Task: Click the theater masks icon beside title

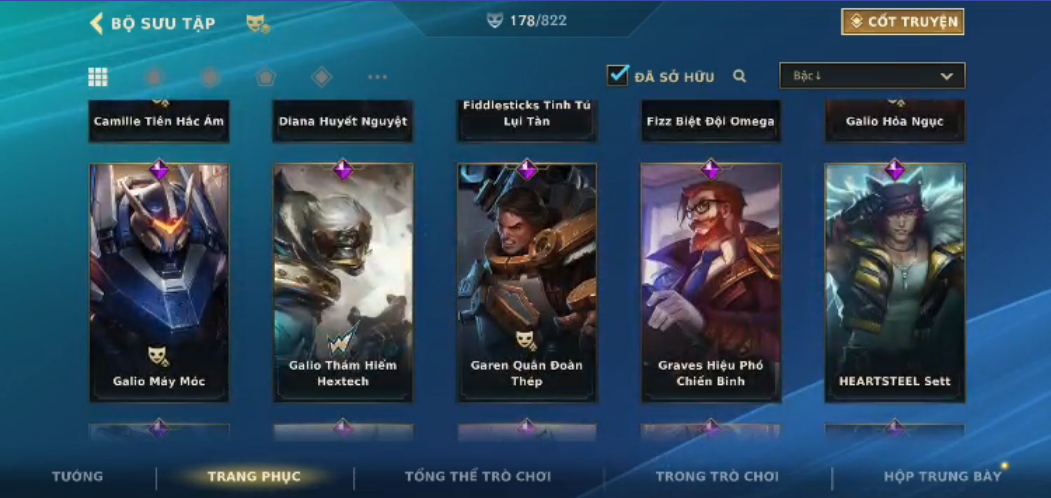Action: click(x=257, y=23)
